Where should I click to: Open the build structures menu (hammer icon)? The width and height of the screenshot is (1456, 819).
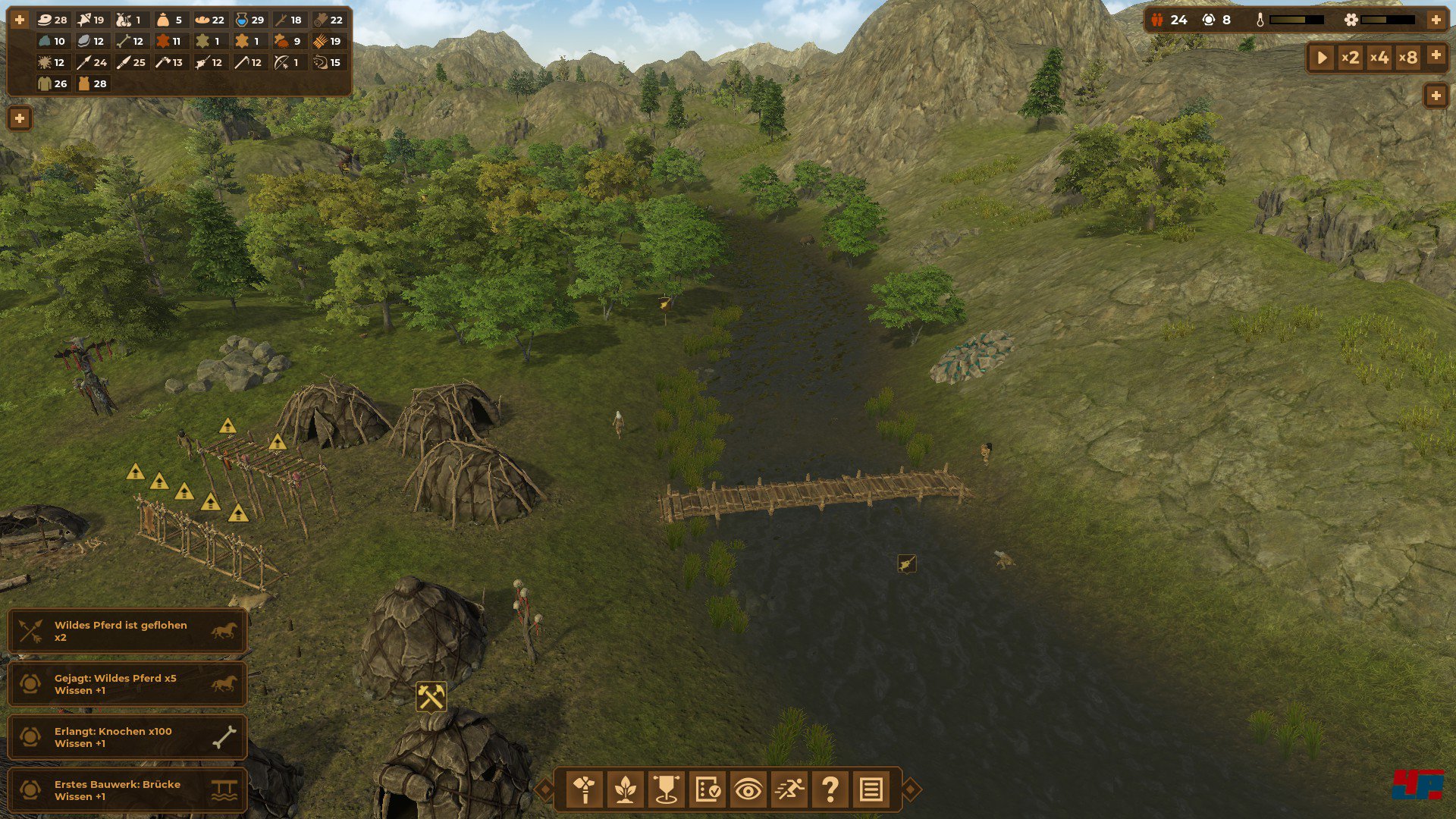coord(585,790)
